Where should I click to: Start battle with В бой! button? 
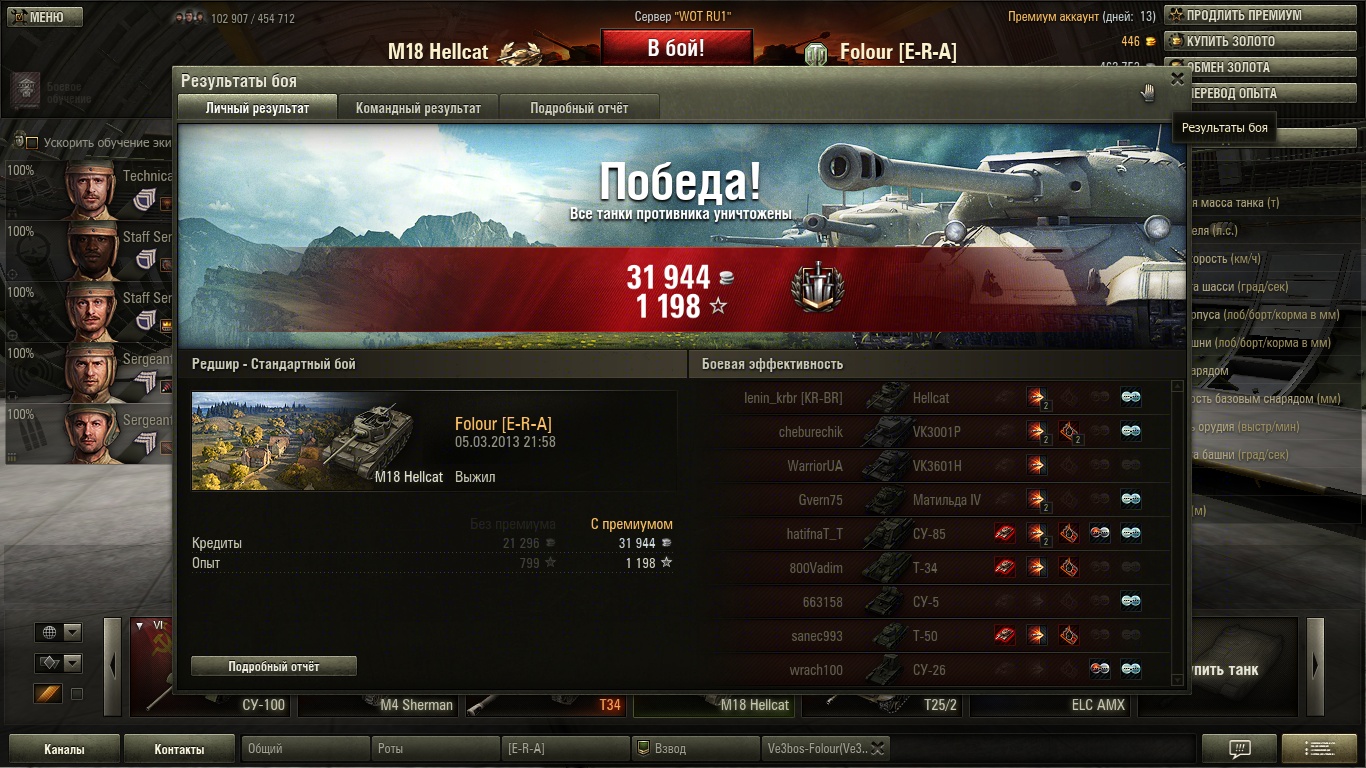coord(676,48)
